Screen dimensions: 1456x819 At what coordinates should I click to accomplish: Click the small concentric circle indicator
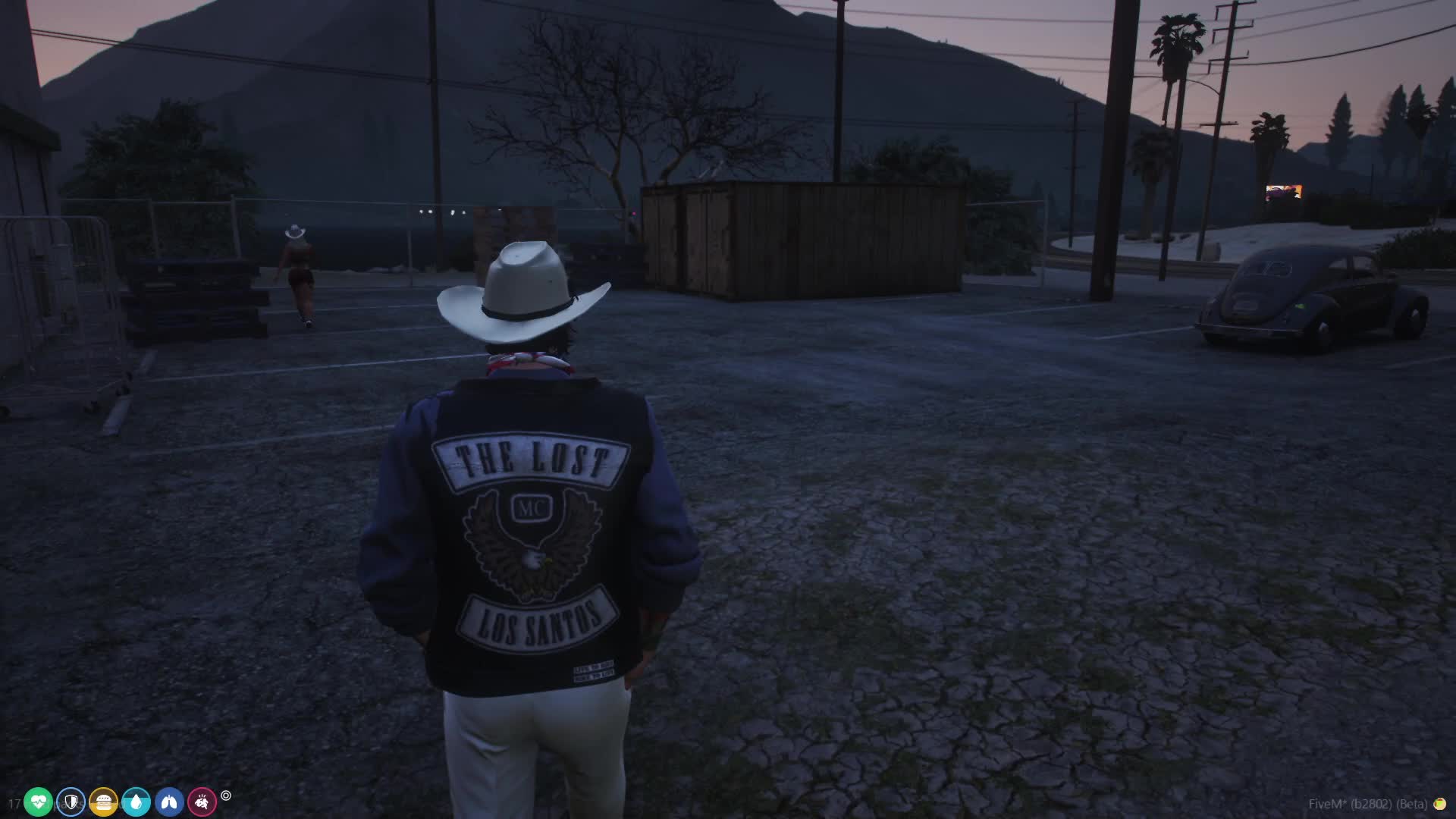click(x=226, y=795)
